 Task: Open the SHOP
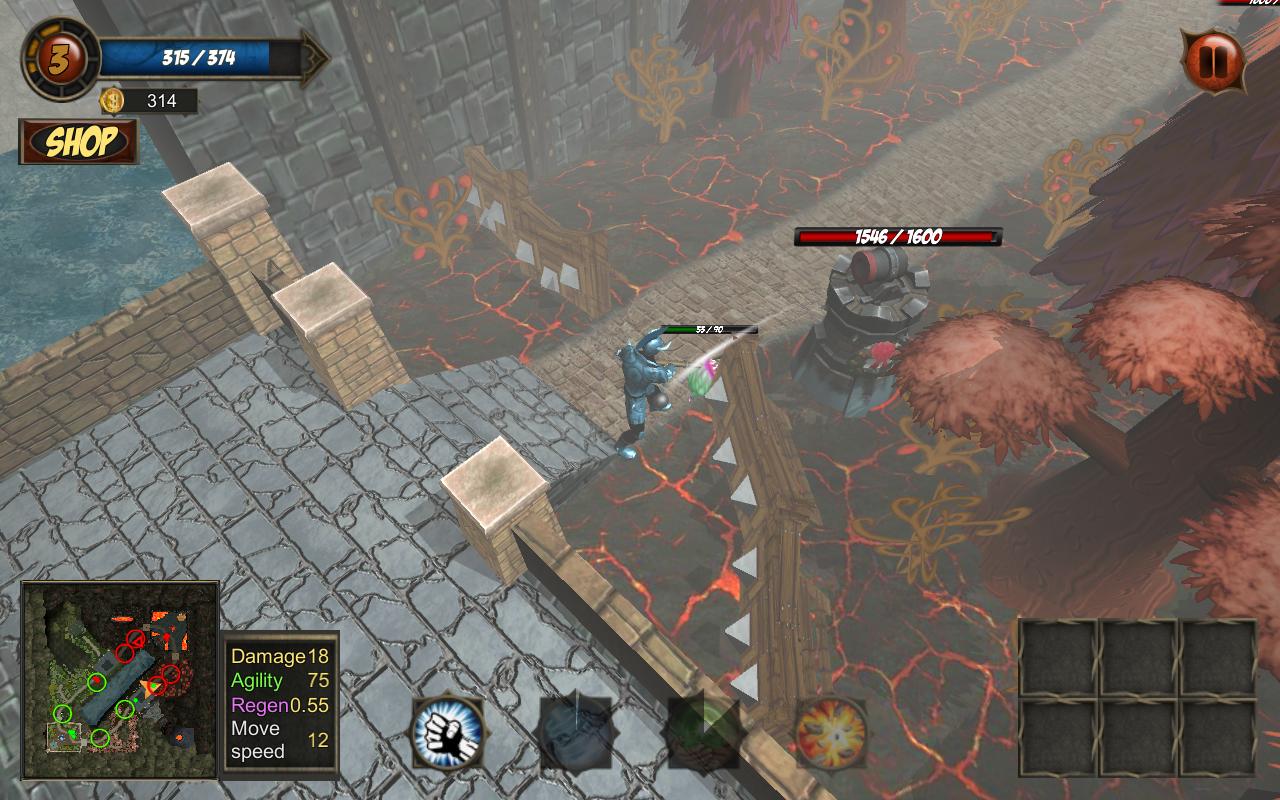coord(78,142)
